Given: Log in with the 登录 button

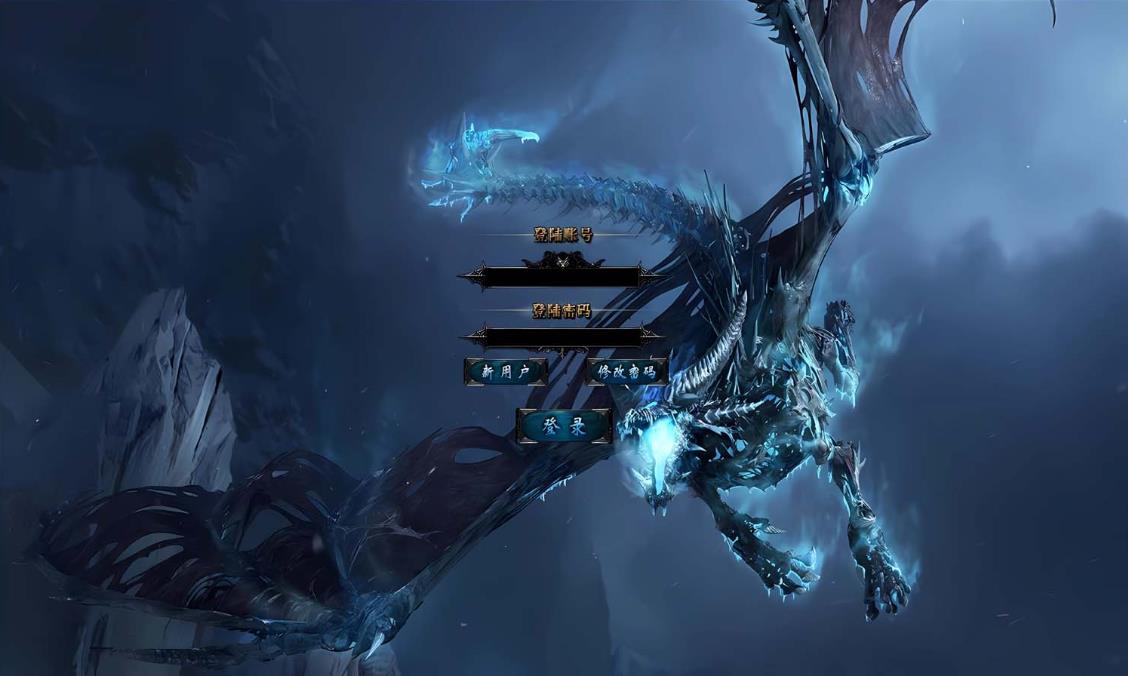Looking at the screenshot, I should pyautogui.click(x=564, y=426).
